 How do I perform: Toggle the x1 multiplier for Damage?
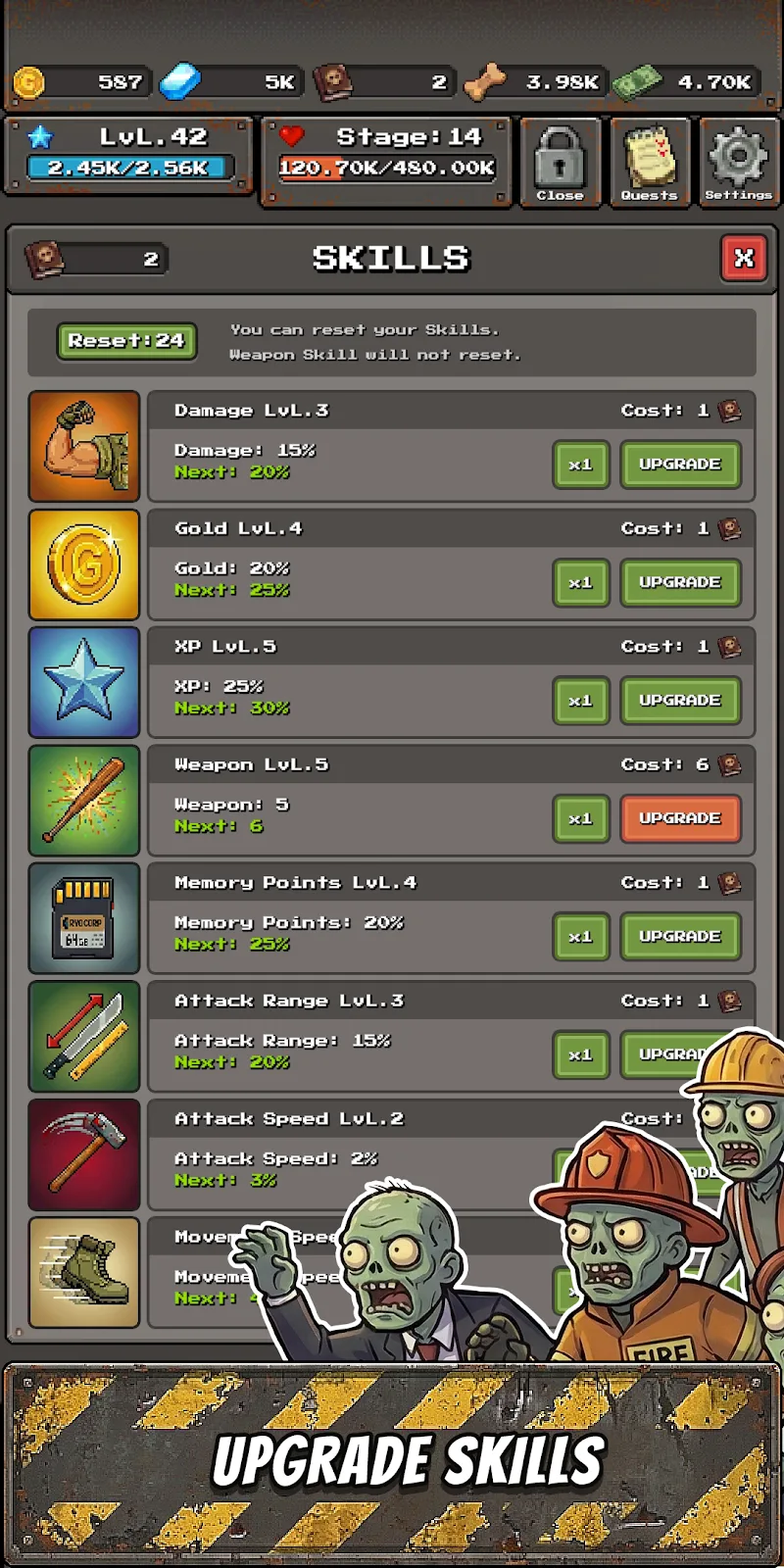pos(580,465)
